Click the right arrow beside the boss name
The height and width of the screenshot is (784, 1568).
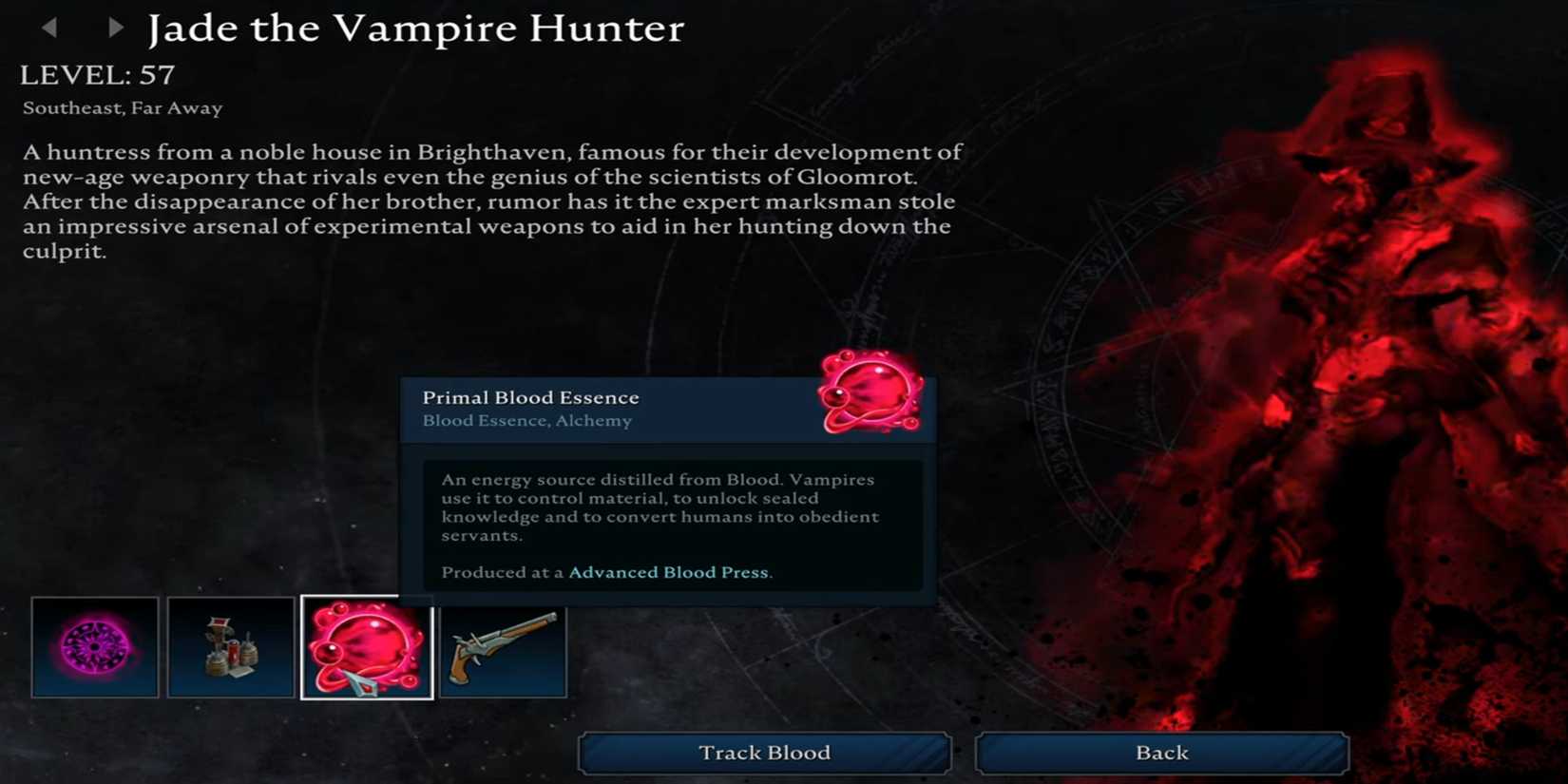114,28
